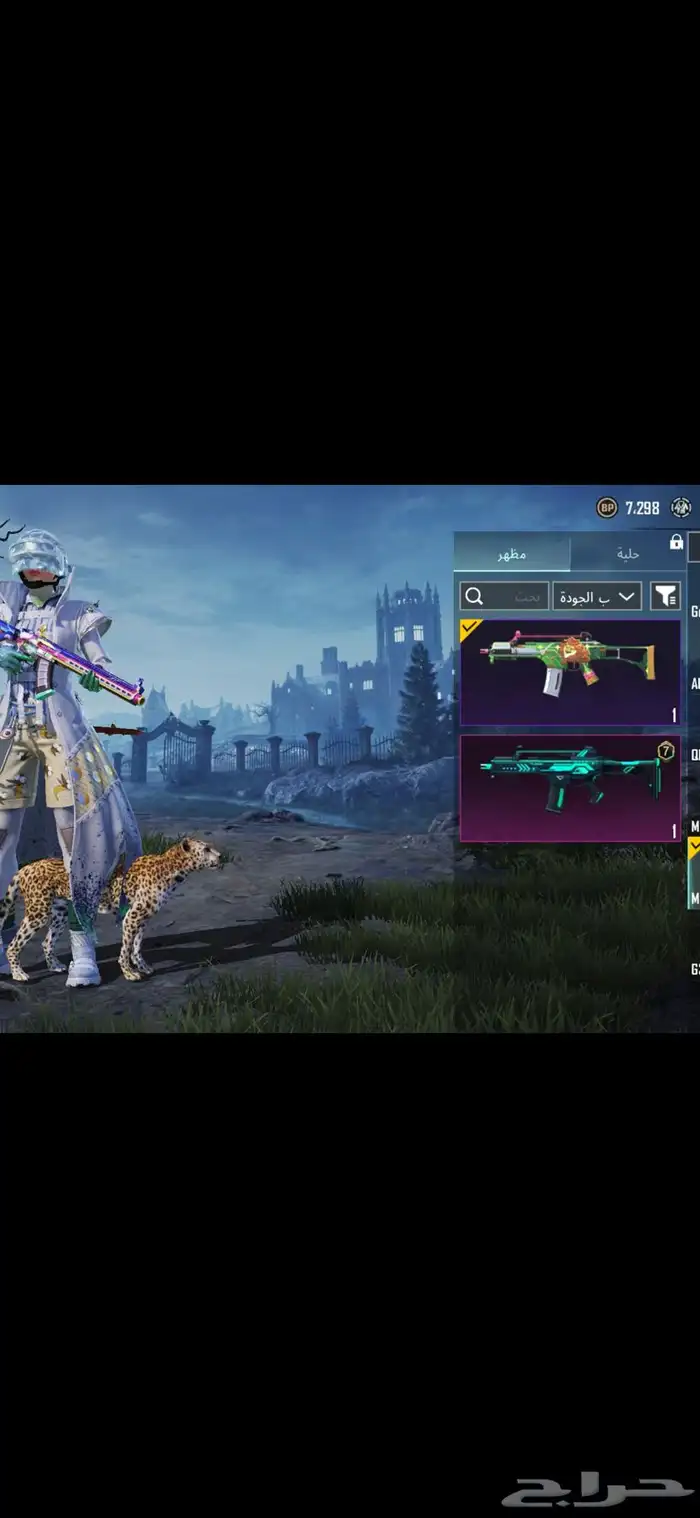This screenshot has width=700, height=1518.
Task: Tap the BP currency coin icon
Action: [607, 508]
